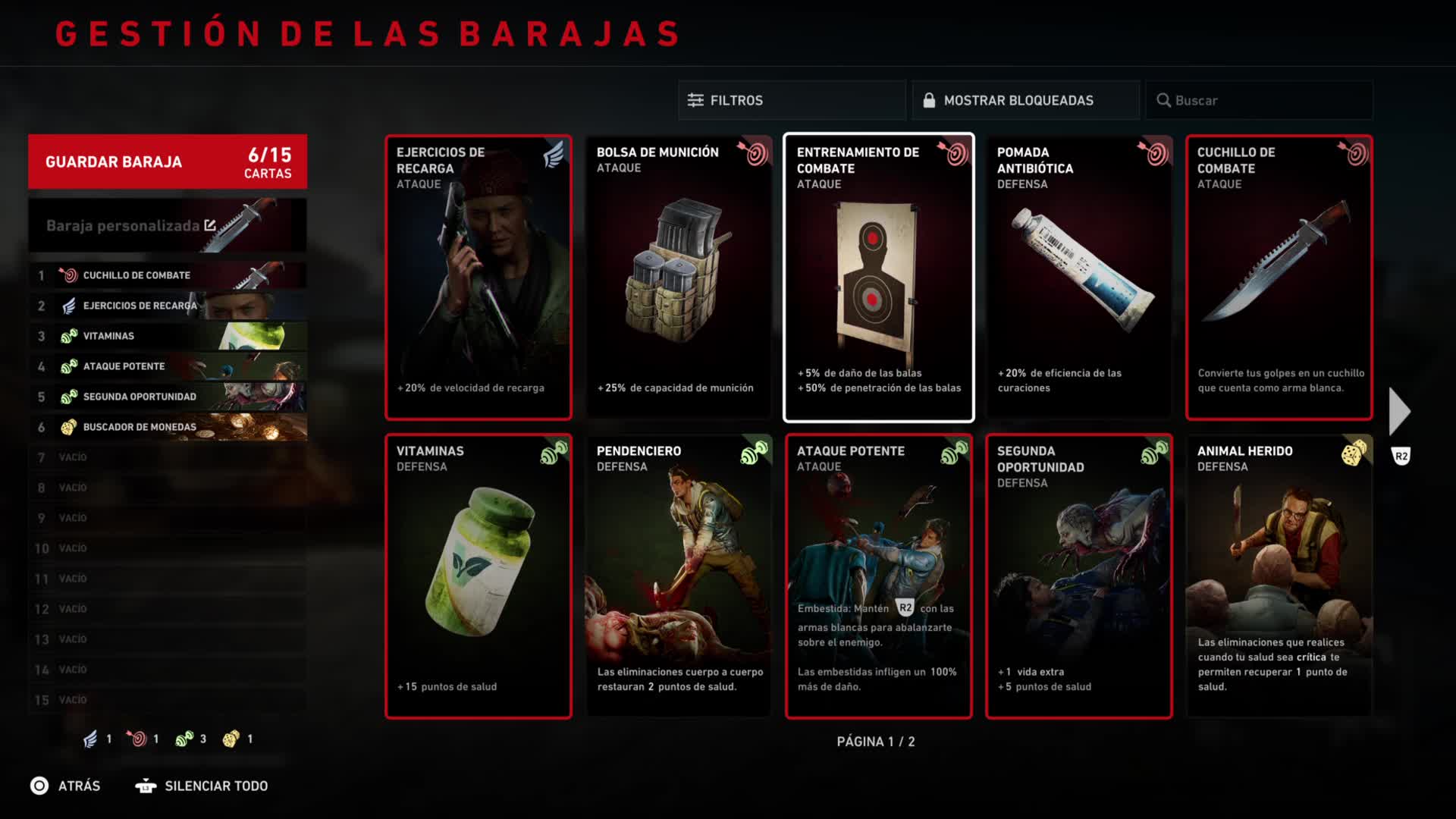The height and width of the screenshot is (819, 1456).
Task: Select the Vitaminas card in the grid
Action: (x=478, y=576)
